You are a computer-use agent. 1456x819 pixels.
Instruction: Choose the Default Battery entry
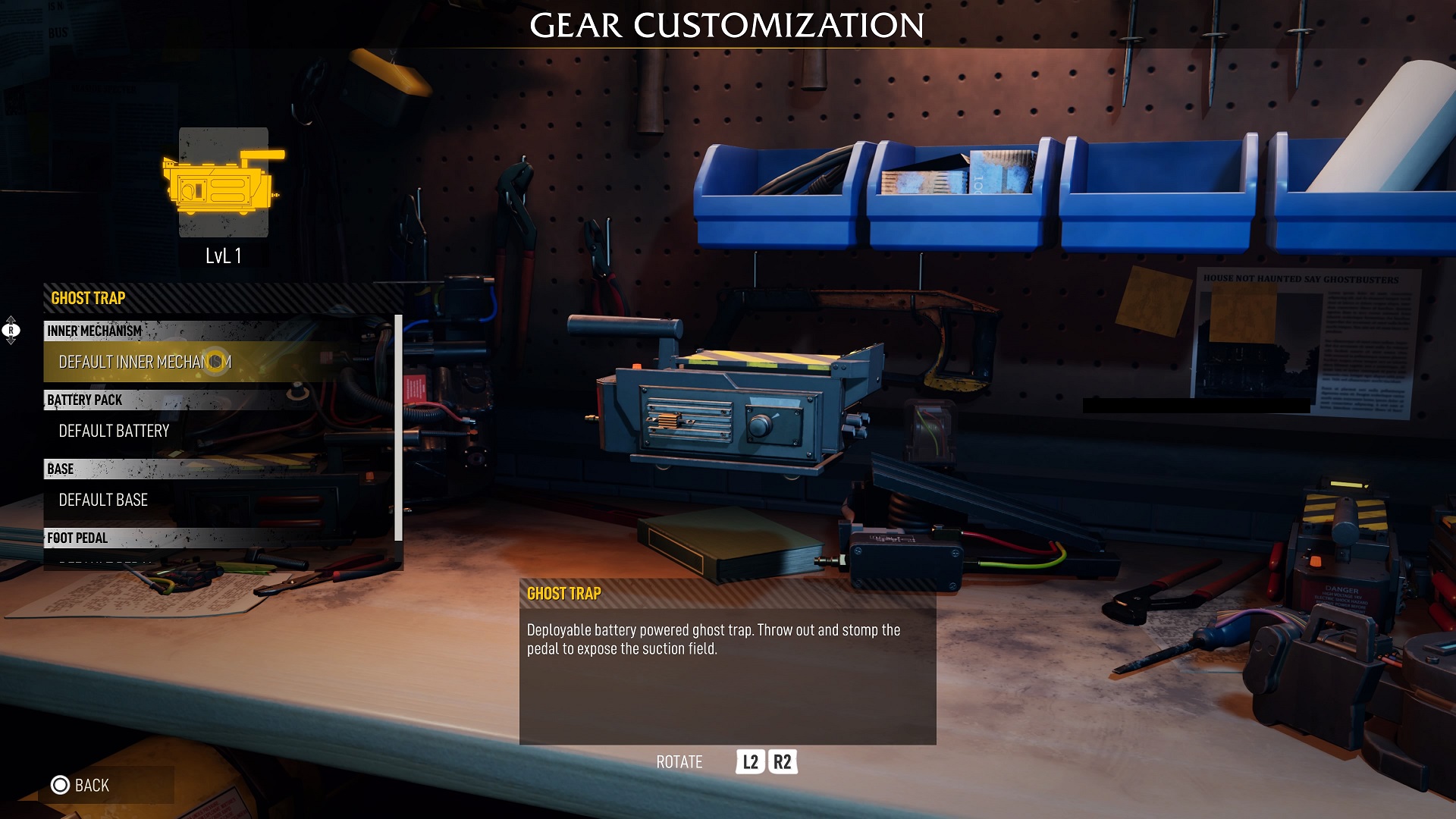coord(114,431)
